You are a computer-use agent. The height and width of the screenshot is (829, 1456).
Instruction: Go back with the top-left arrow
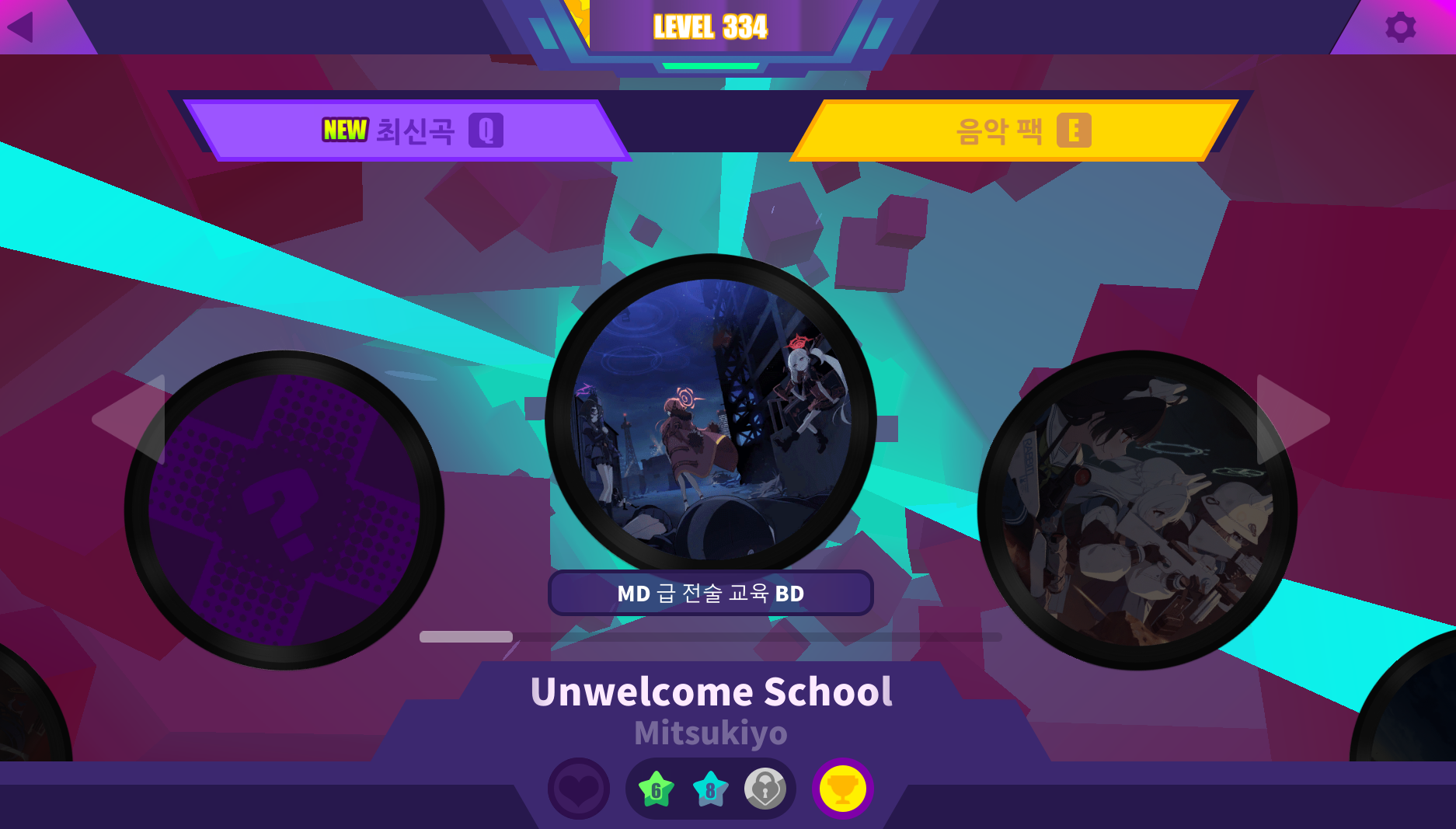pos(21,27)
